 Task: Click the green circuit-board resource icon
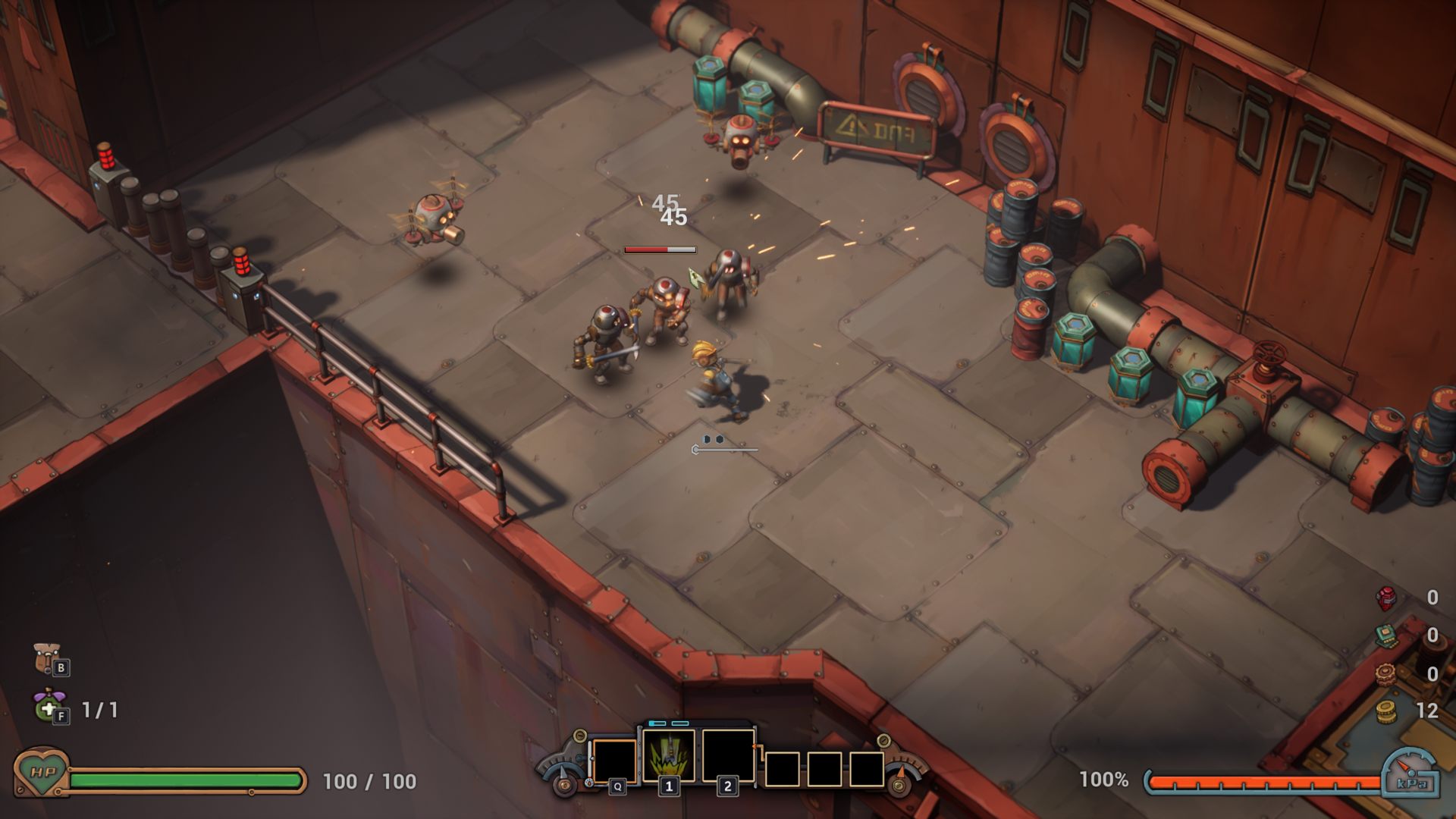[x=1386, y=635]
